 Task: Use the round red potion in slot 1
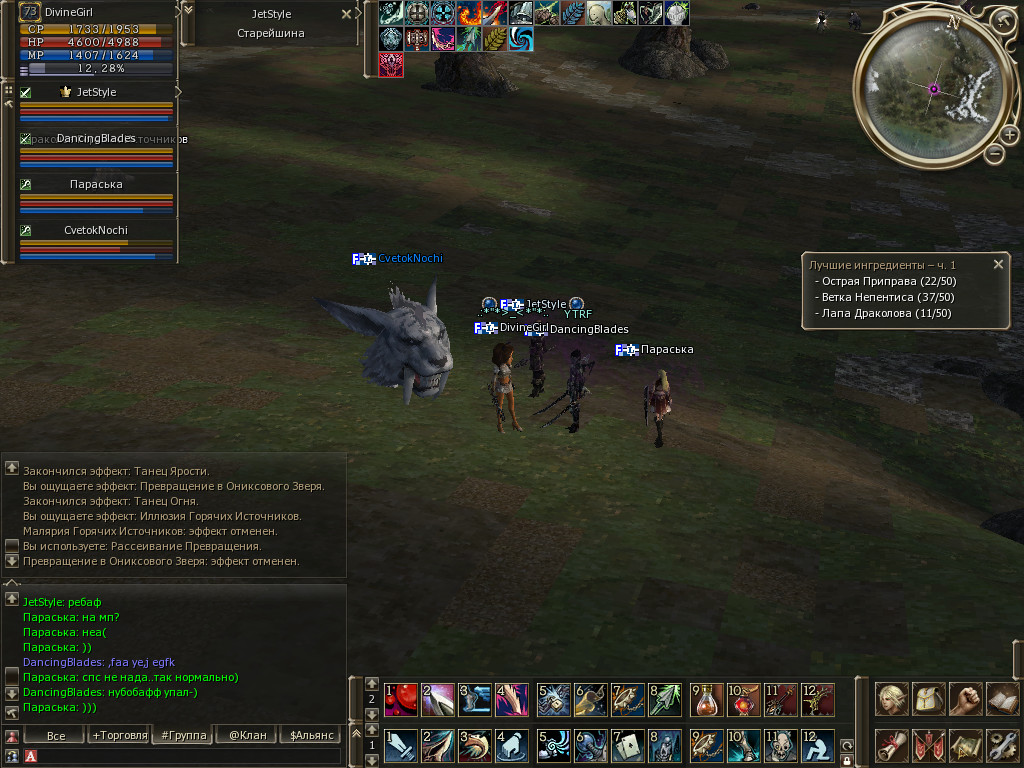pyautogui.click(x=402, y=698)
